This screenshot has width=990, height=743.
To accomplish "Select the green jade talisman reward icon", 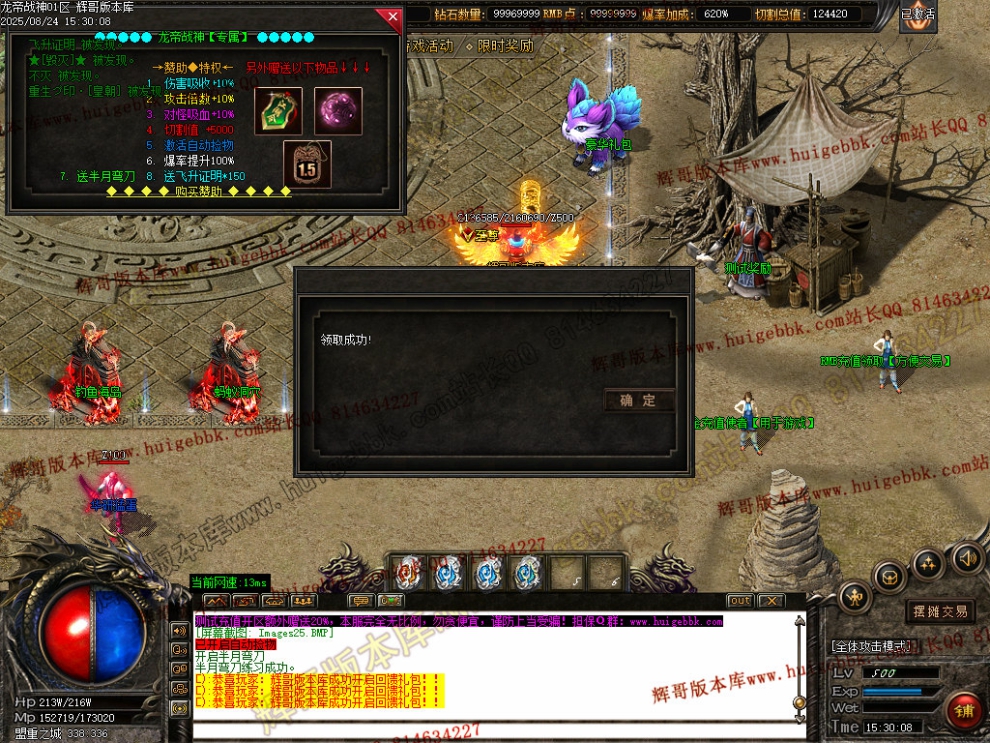I will [278, 110].
